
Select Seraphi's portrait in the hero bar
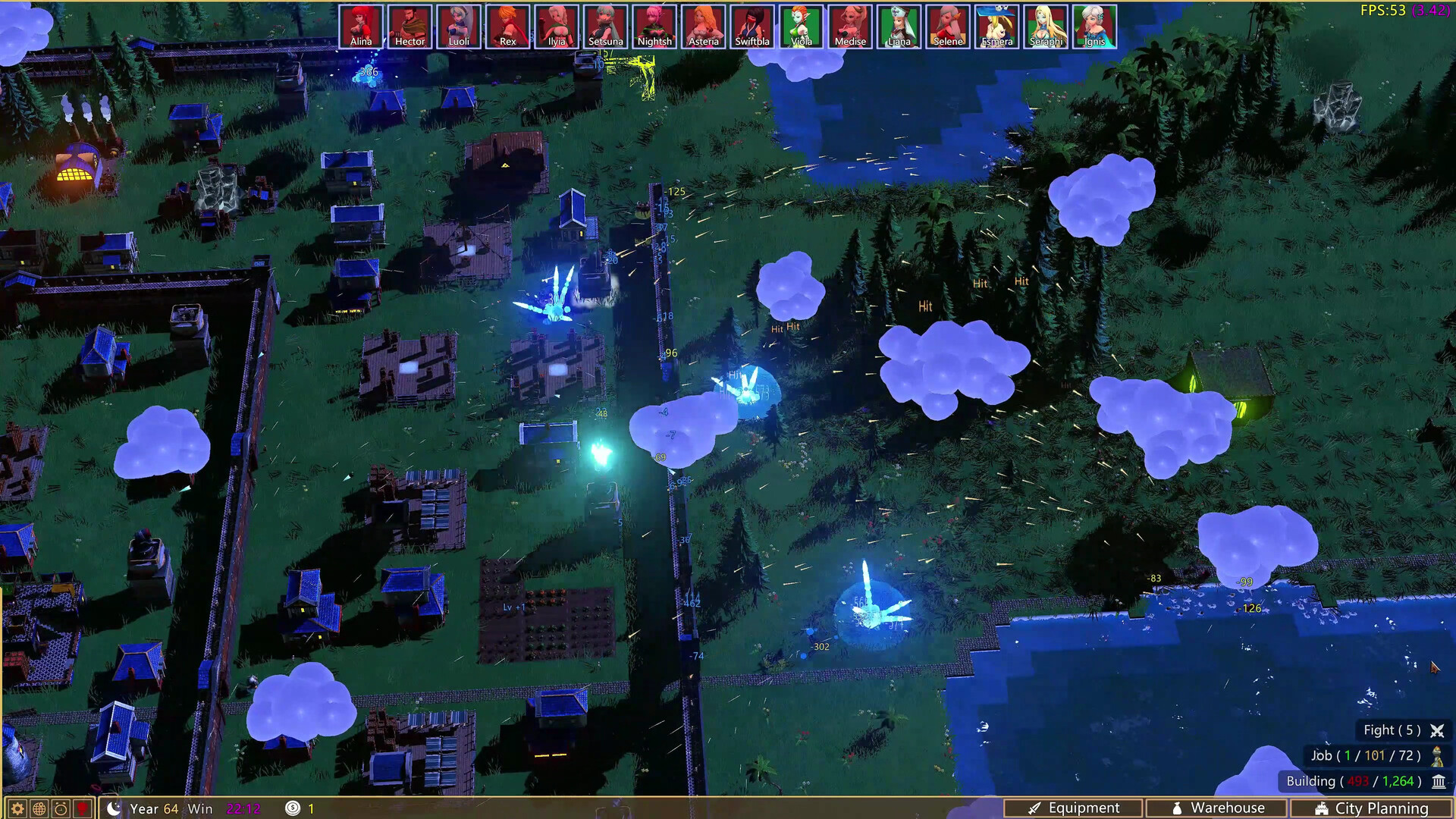1046,25
